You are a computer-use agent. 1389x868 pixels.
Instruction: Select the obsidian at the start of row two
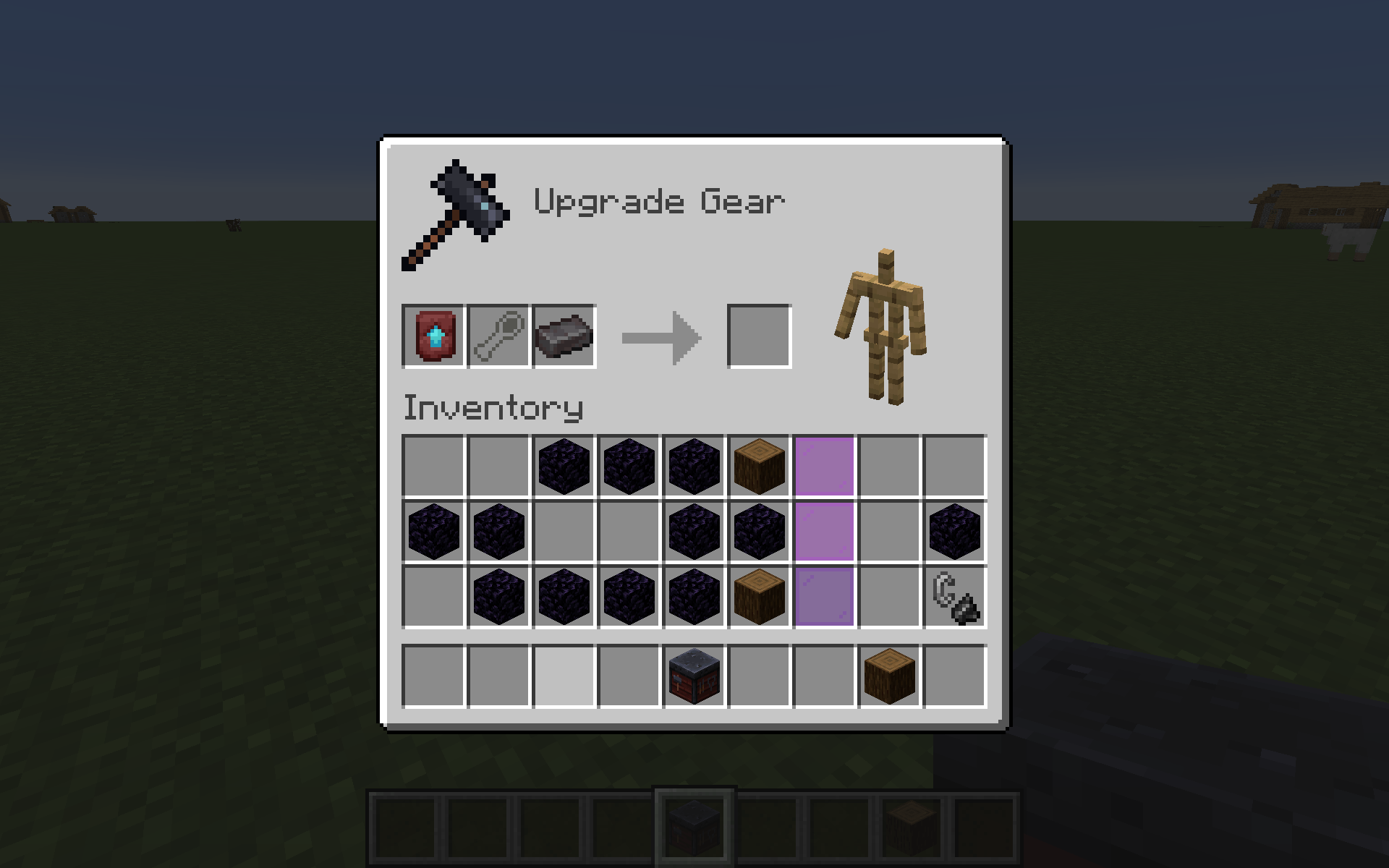pos(433,532)
